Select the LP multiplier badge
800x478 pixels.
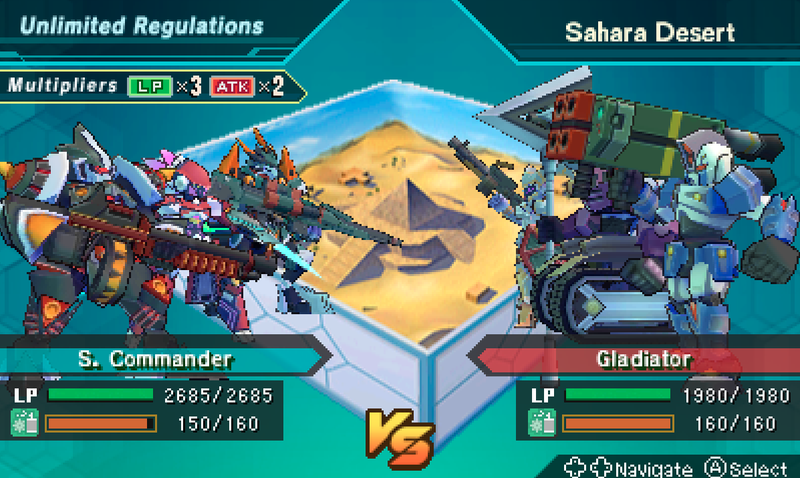149,86
